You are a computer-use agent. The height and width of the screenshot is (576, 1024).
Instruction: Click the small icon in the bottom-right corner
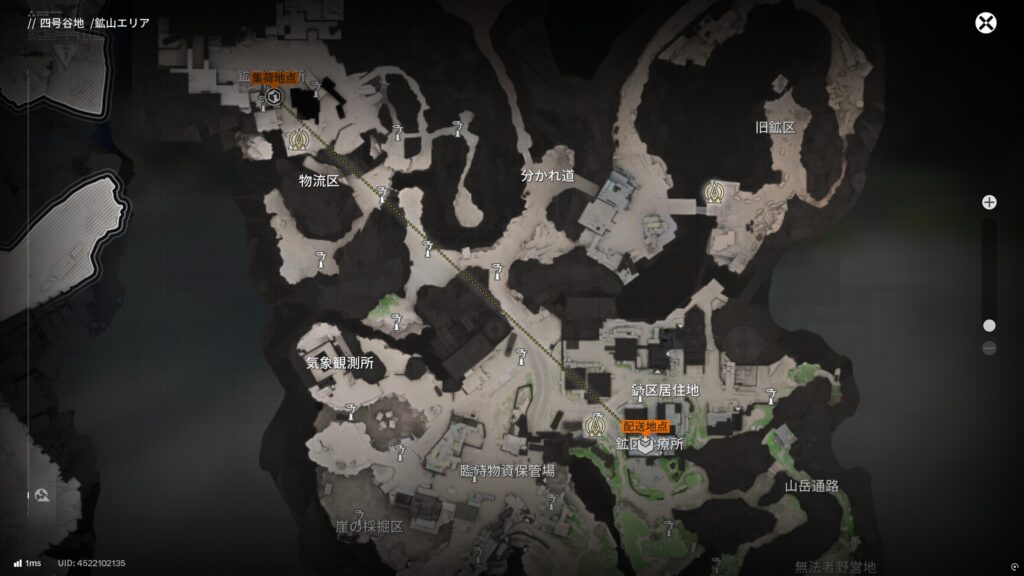pyautogui.click(x=1015, y=564)
